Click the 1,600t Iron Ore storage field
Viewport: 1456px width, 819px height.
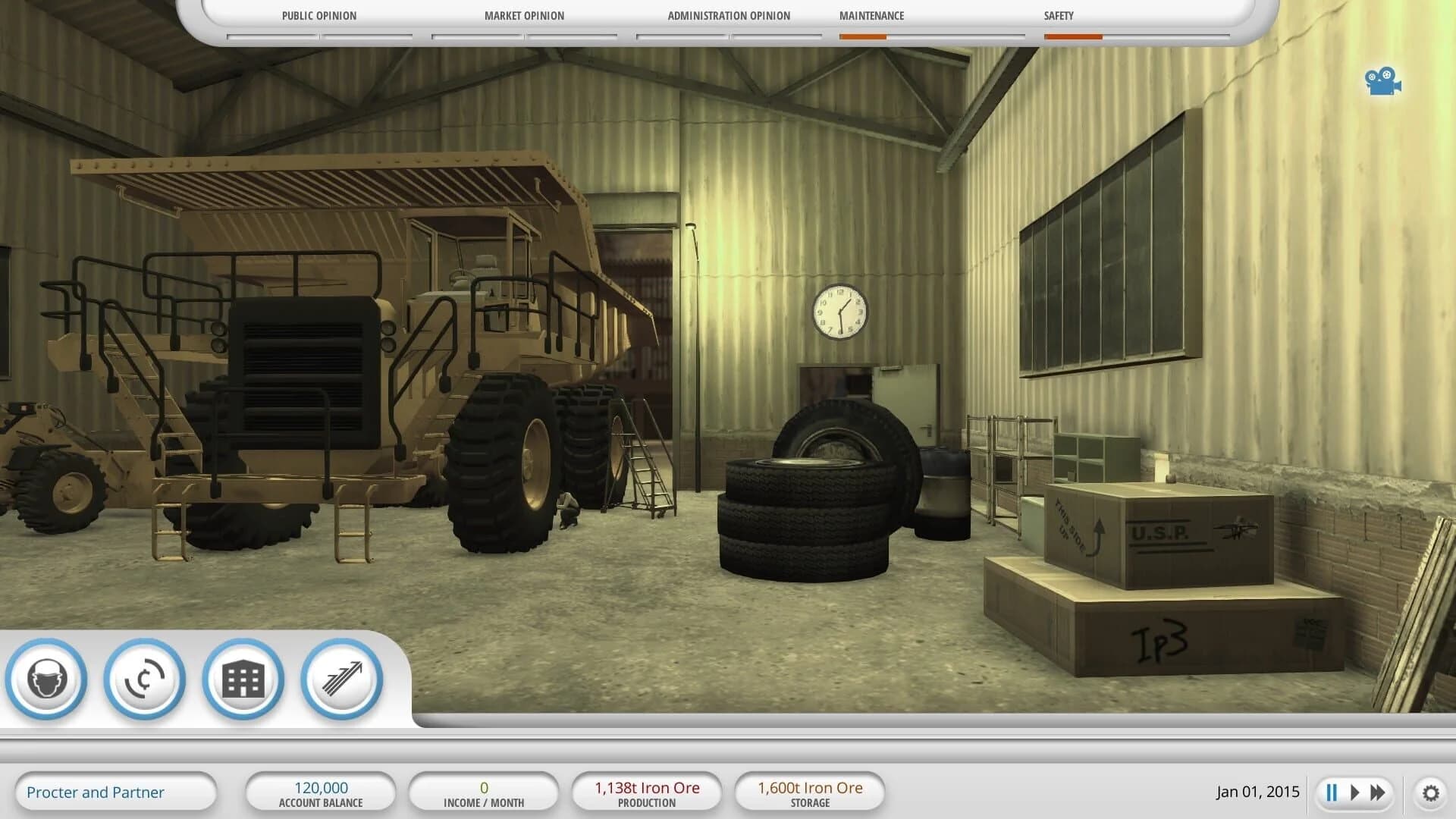pos(808,792)
